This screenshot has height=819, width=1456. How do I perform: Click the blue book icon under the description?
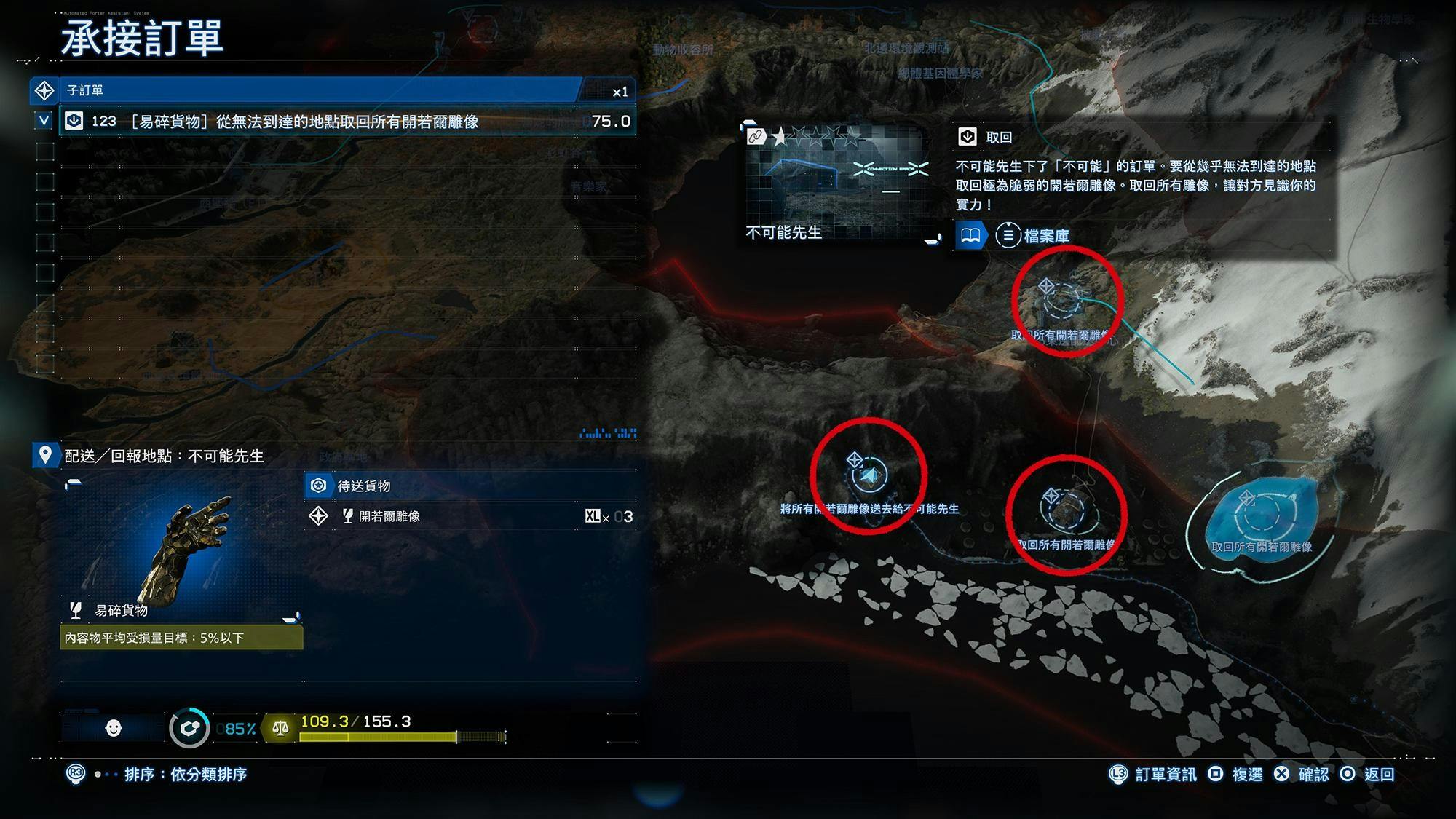(970, 236)
